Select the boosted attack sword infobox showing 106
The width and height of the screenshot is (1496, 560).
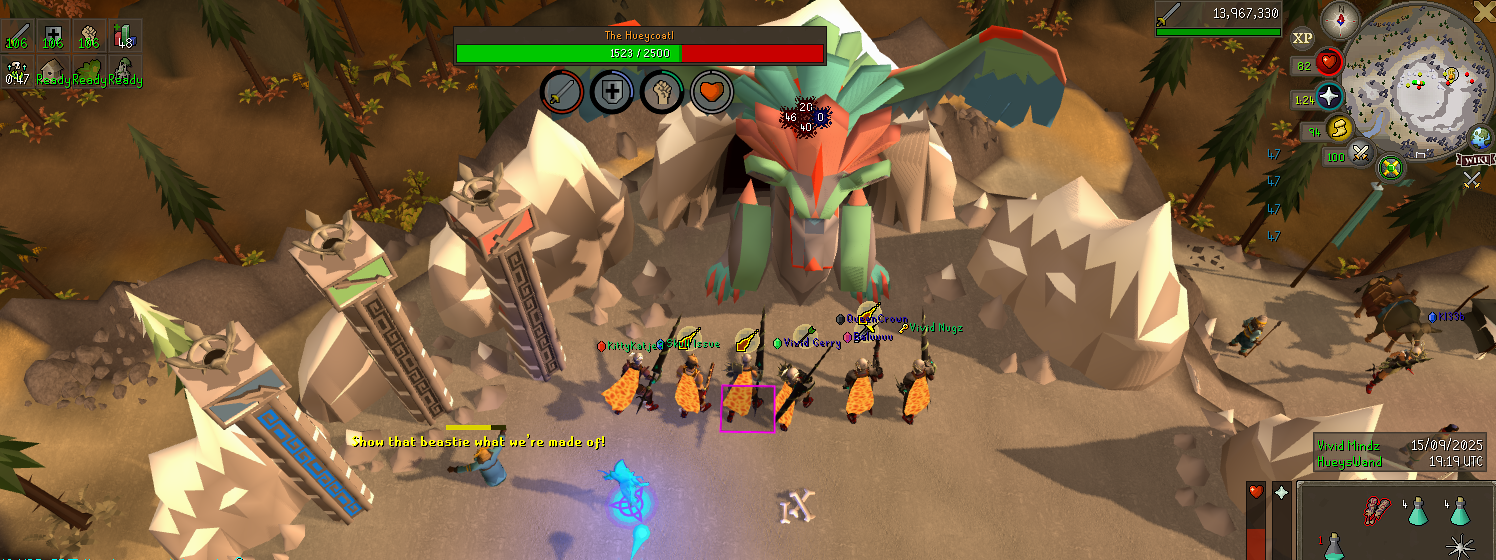pyautogui.click(x=17, y=34)
